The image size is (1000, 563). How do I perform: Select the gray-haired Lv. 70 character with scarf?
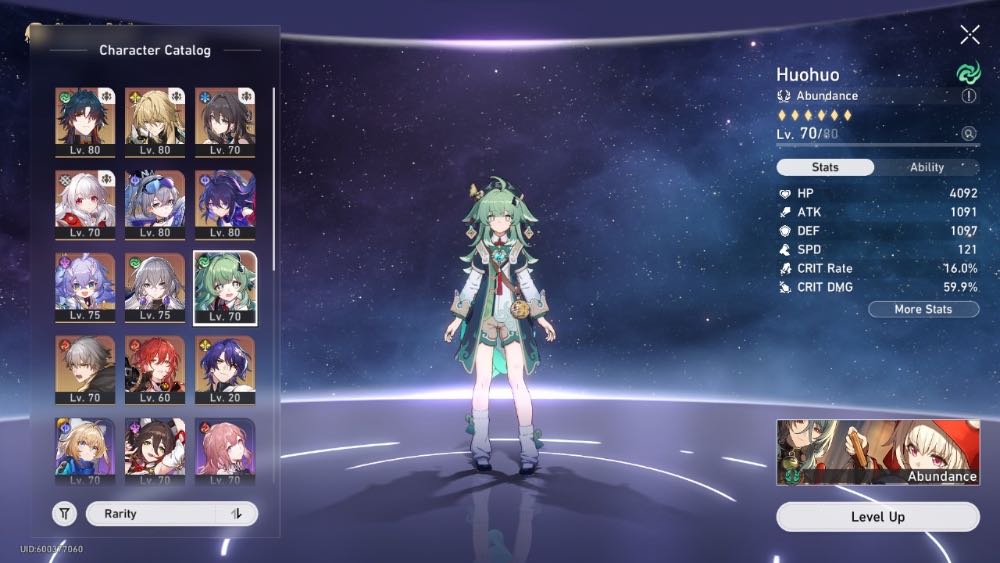[85, 370]
